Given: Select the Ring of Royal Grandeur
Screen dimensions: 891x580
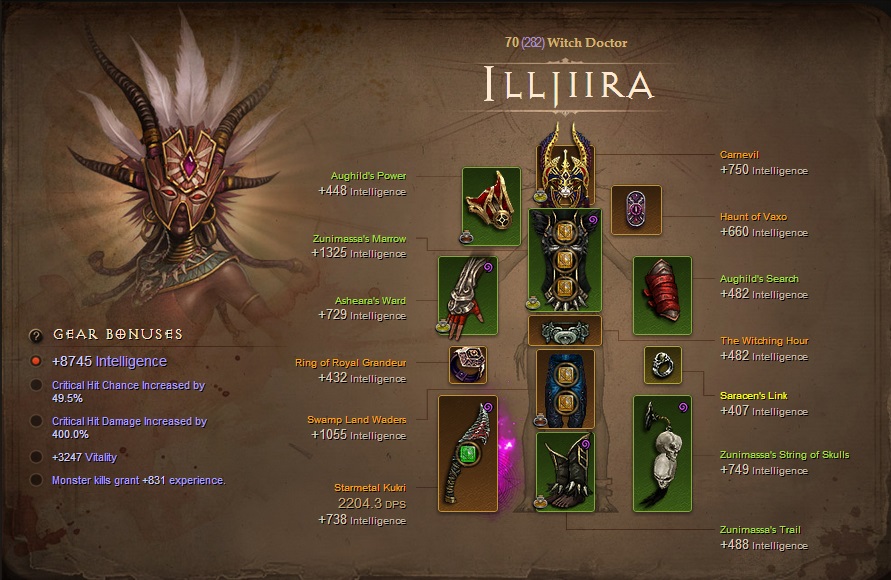Looking at the screenshot, I should [x=468, y=365].
